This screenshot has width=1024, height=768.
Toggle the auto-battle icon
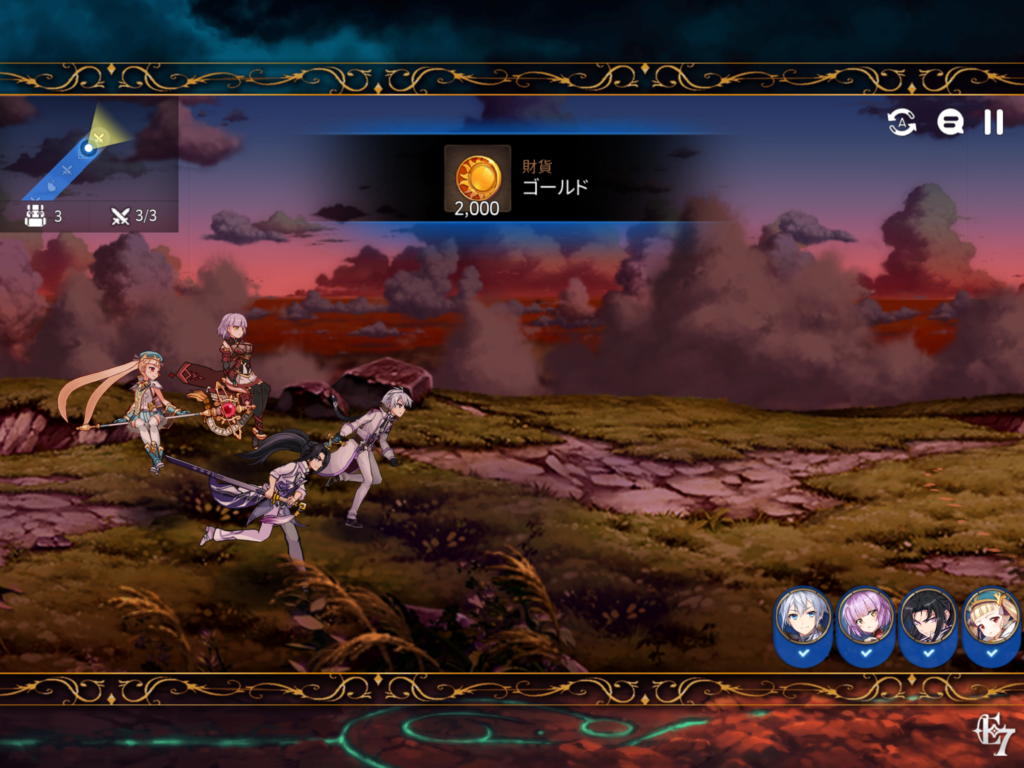[902, 122]
